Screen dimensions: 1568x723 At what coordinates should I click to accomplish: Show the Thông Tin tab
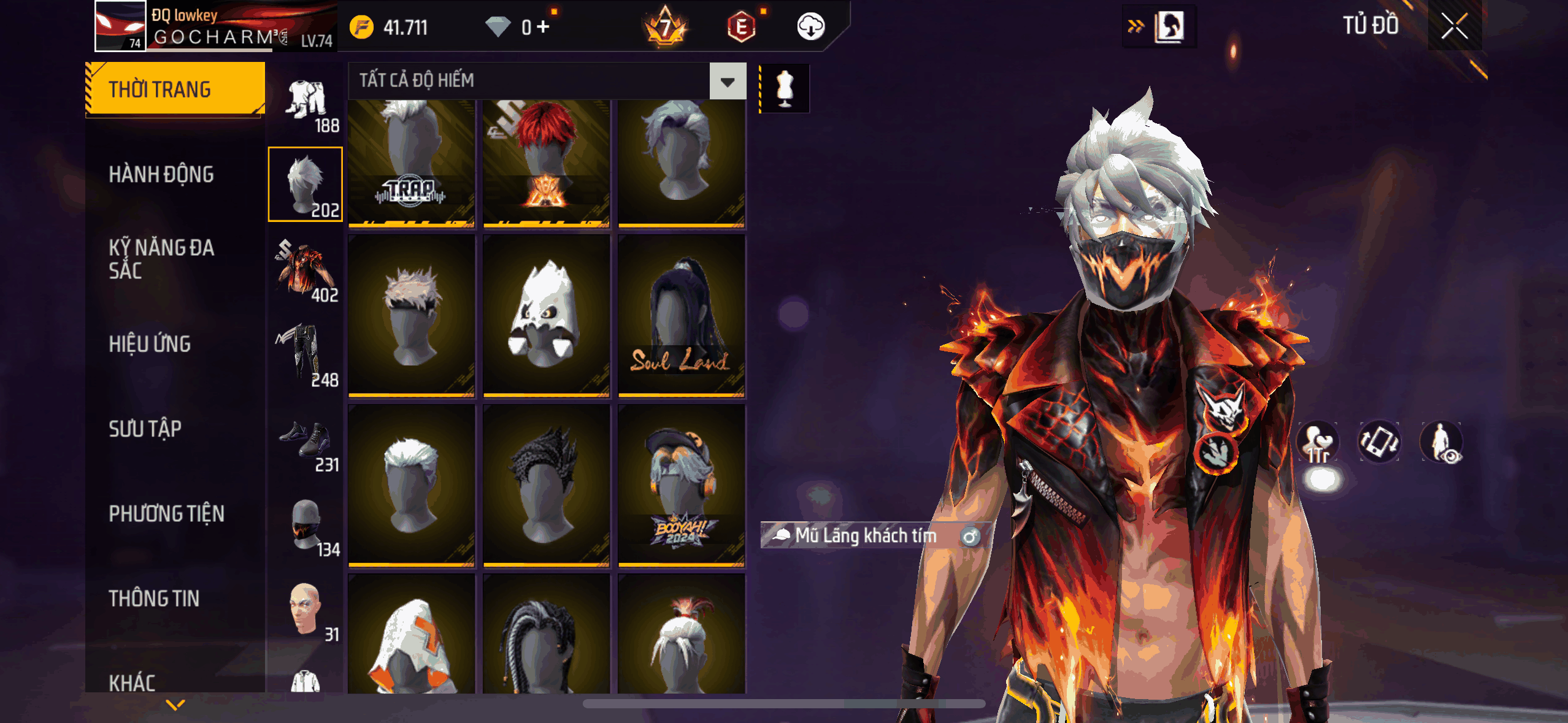coord(154,599)
